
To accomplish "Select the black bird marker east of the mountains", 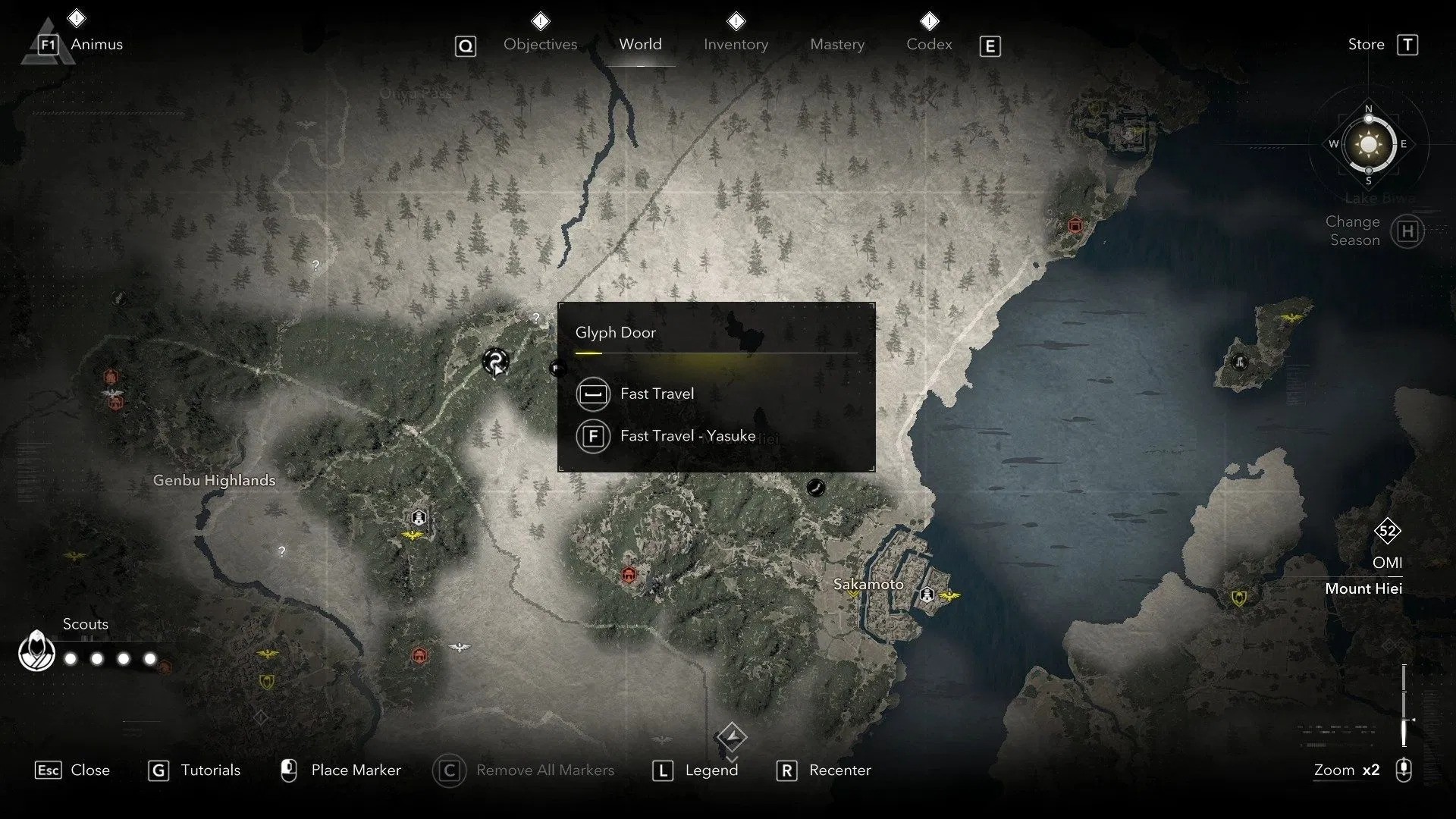I will click(x=817, y=488).
